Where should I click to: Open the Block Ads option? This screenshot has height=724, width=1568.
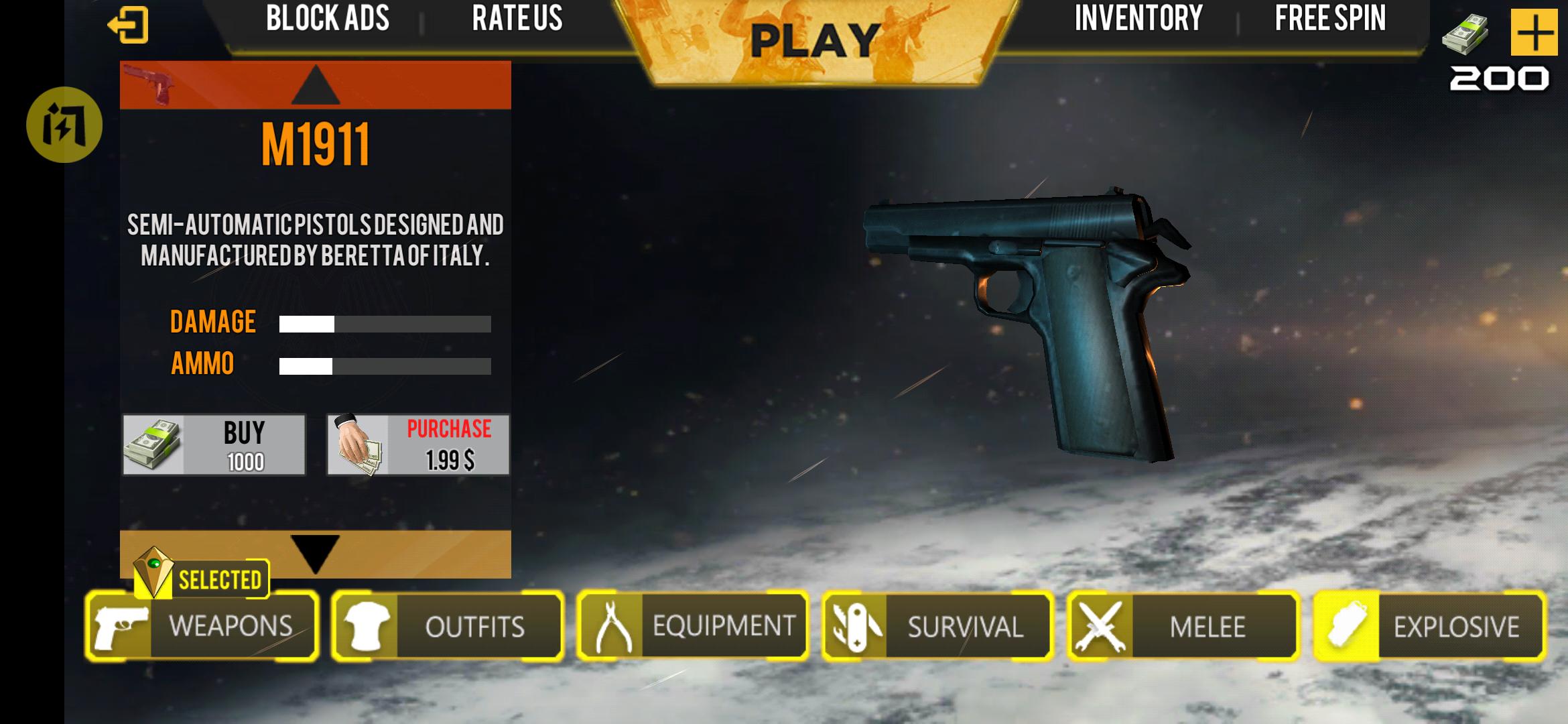point(328,19)
